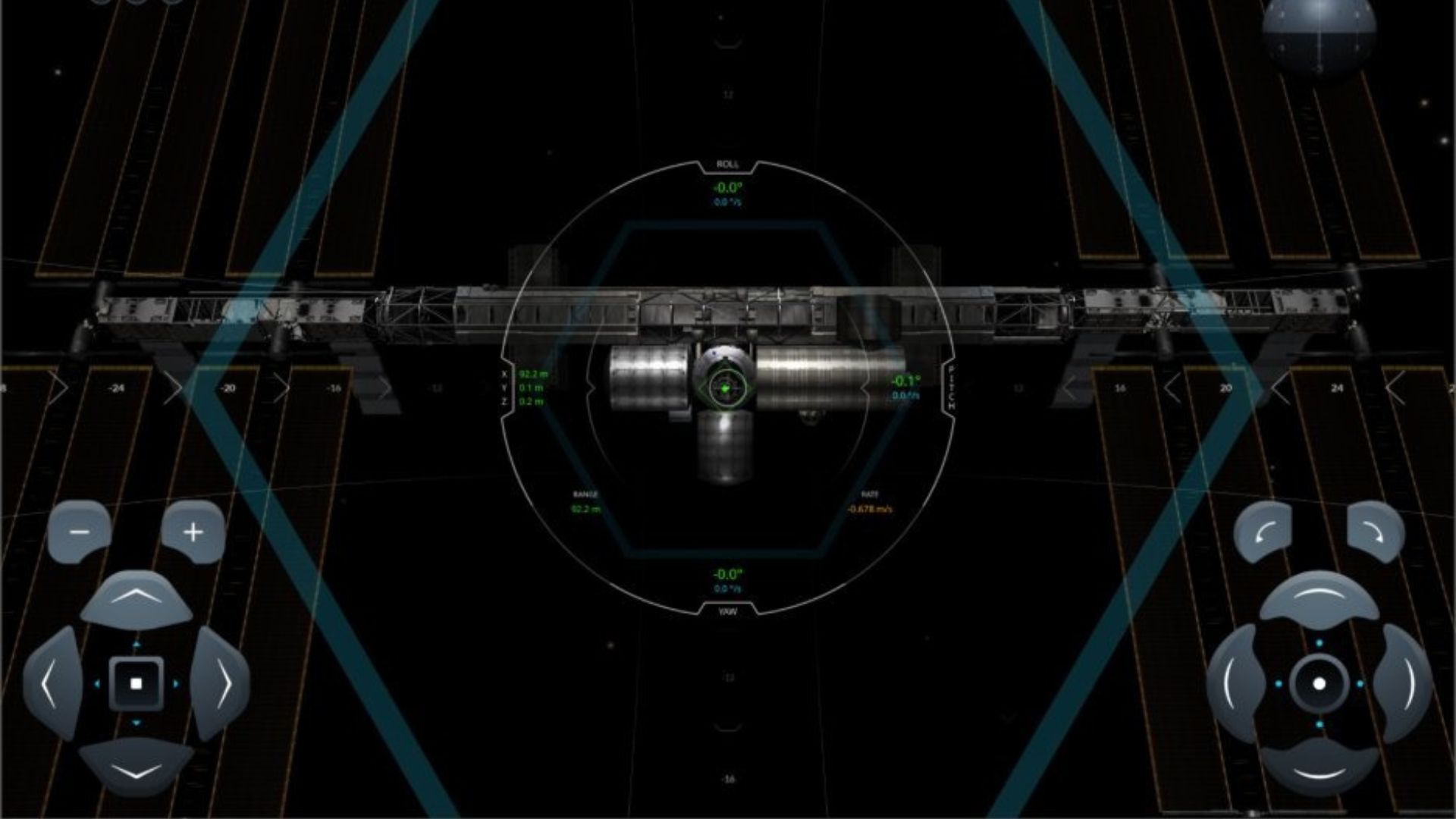
Task: Roll right with the clockwise arrow button
Action: tap(1375, 532)
